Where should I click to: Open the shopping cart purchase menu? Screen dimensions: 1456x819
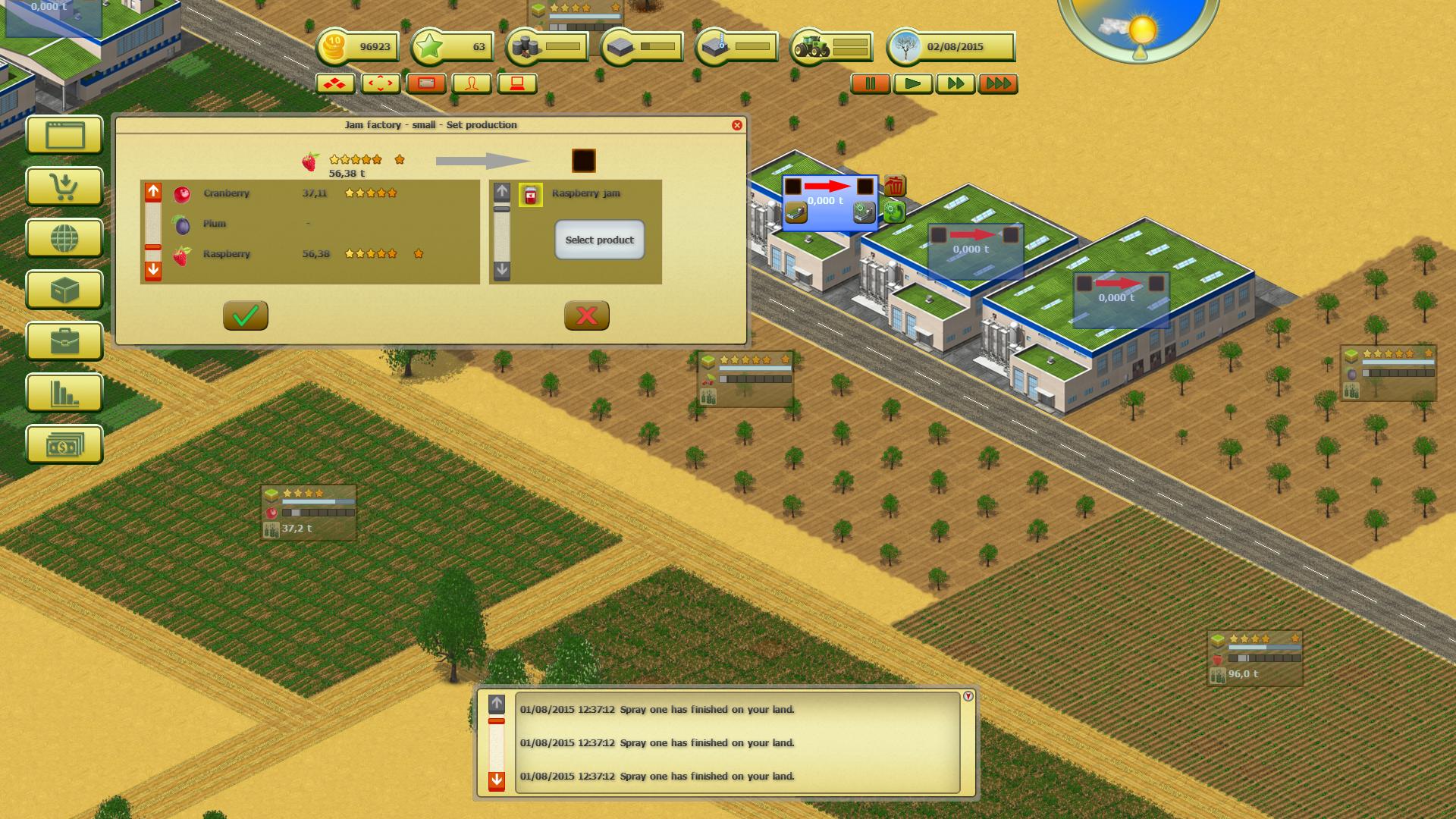point(64,187)
